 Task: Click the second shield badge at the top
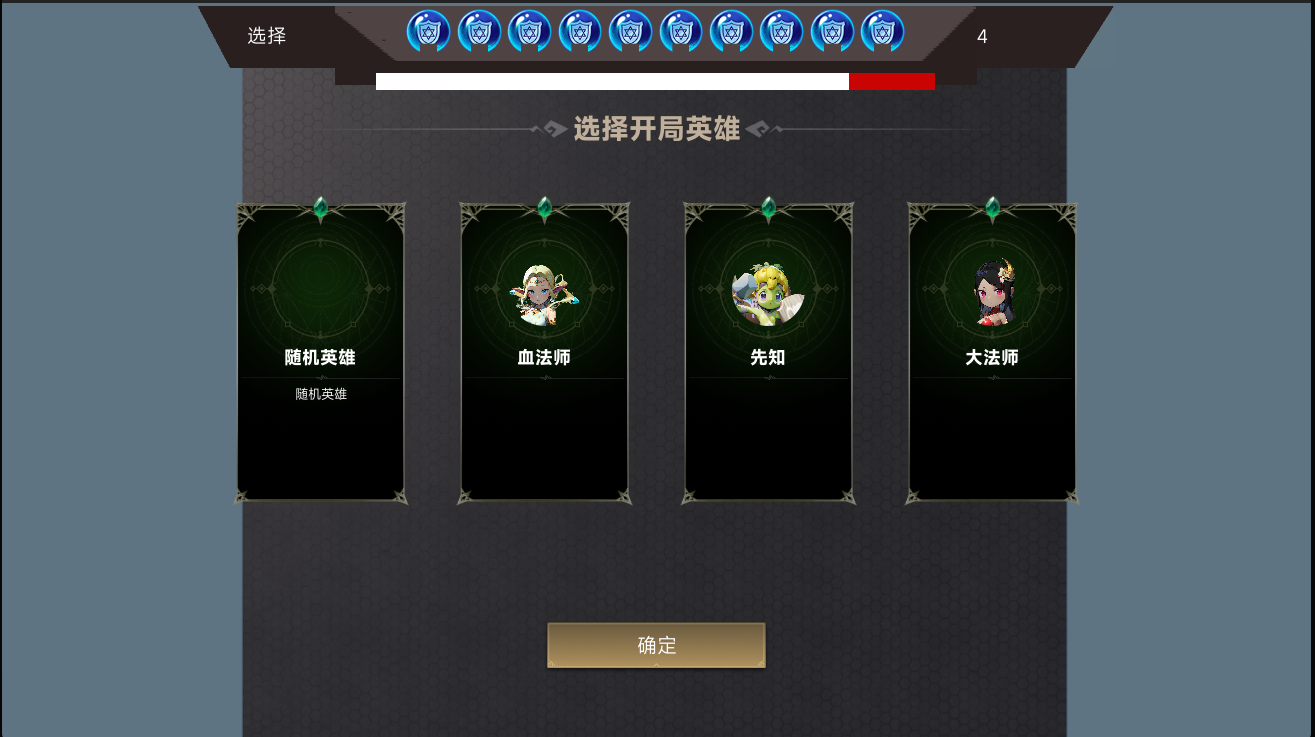(x=480, y=30)
